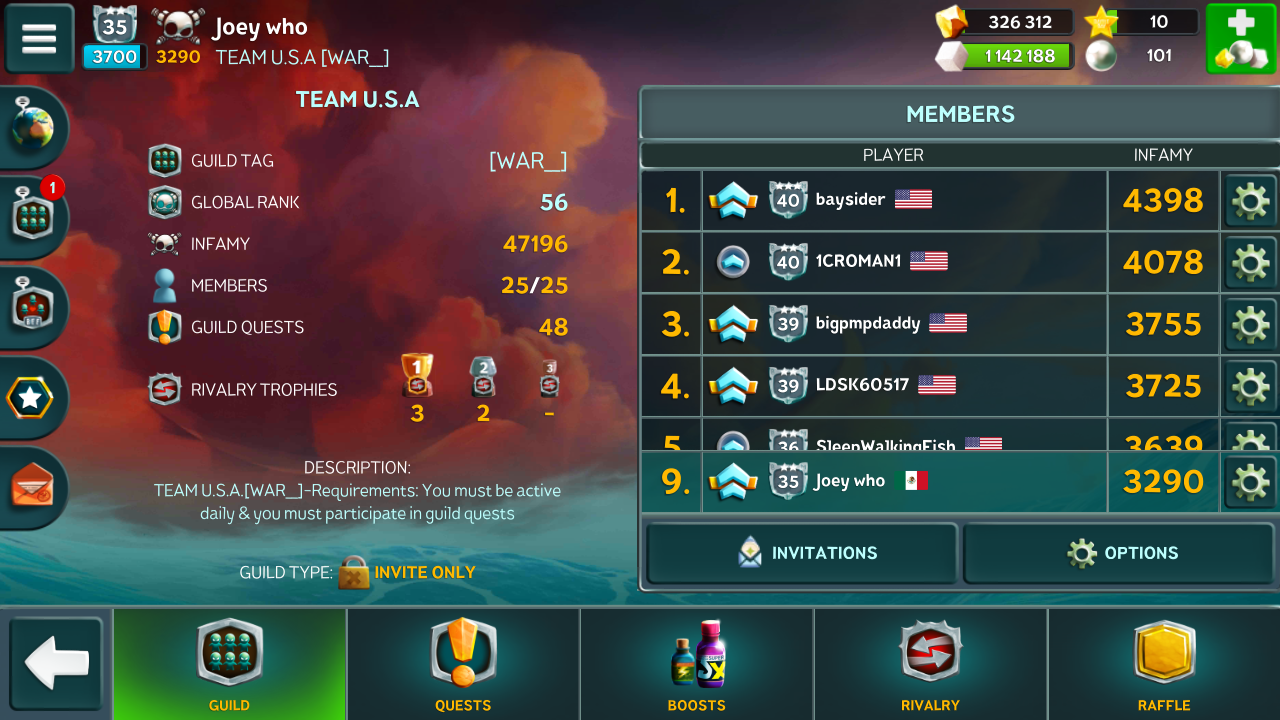
Task: Open the Raffle tab
Action: 1164,664
